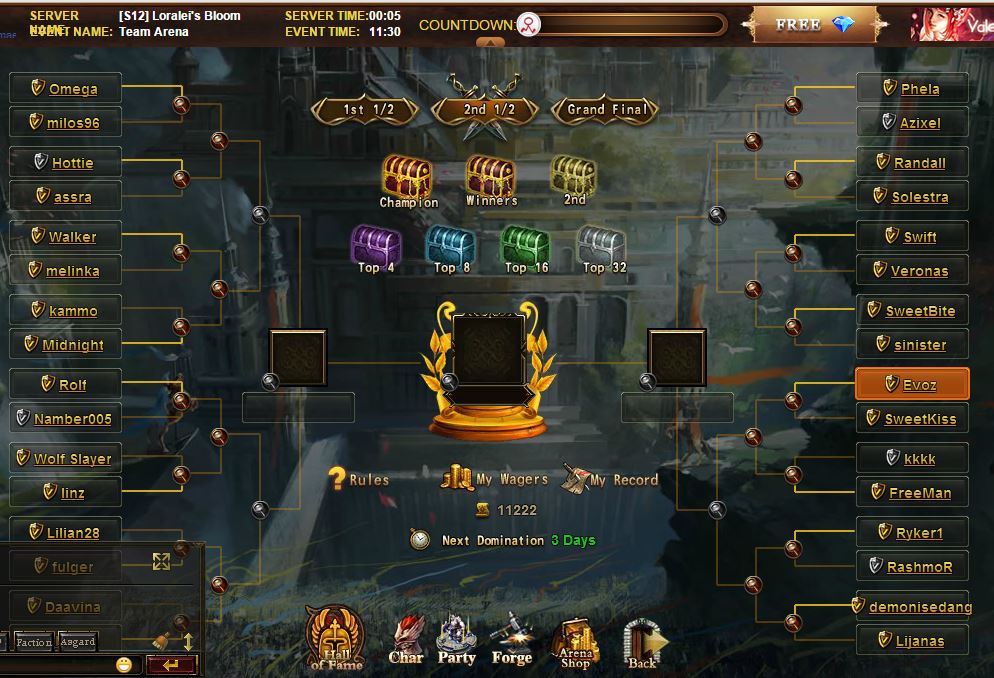
Task: Open the Champion reward chest
Action: (407, 177)
